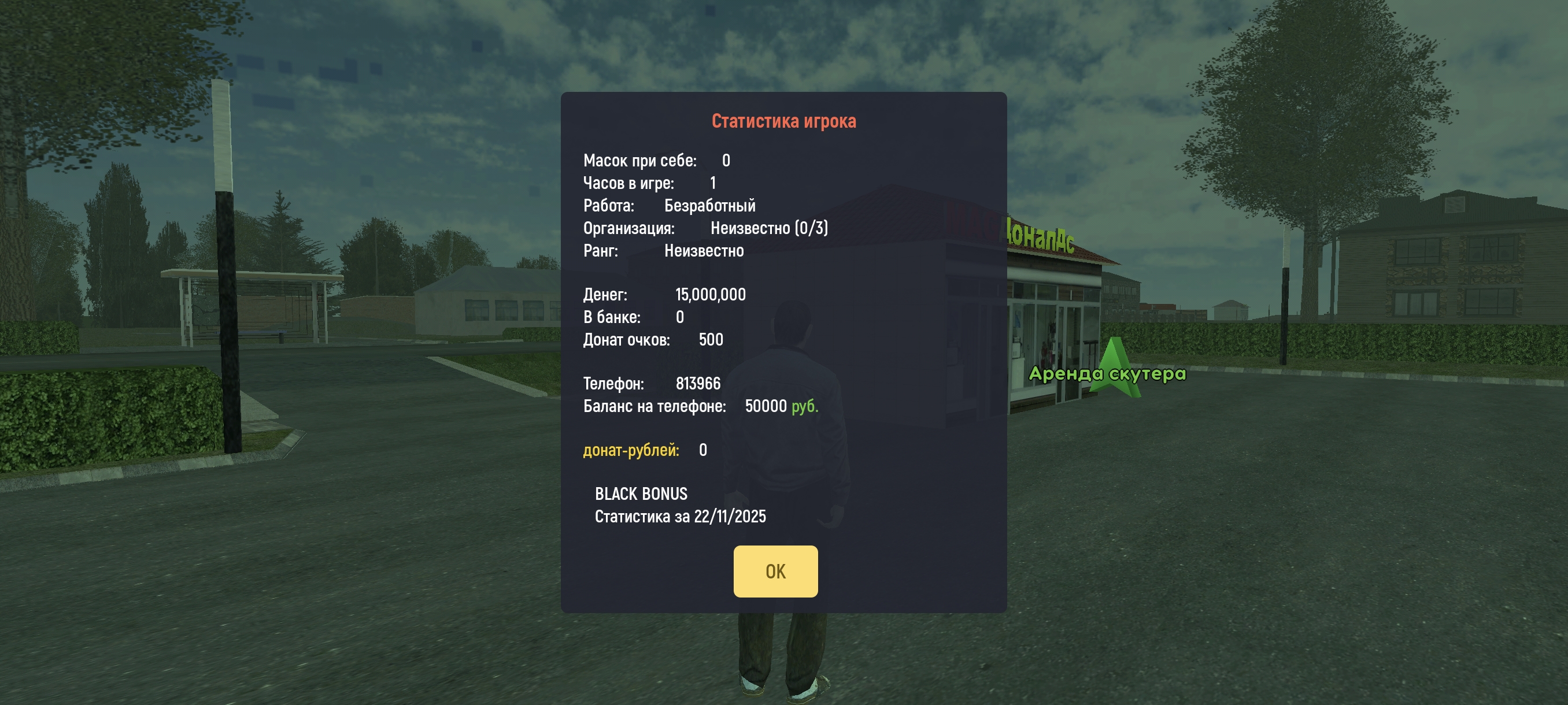The height and width of the screenshot is (705, 1568).
Task: Click the Статистика за 22/11/2025 link
Action: click(x=681, y=517)
